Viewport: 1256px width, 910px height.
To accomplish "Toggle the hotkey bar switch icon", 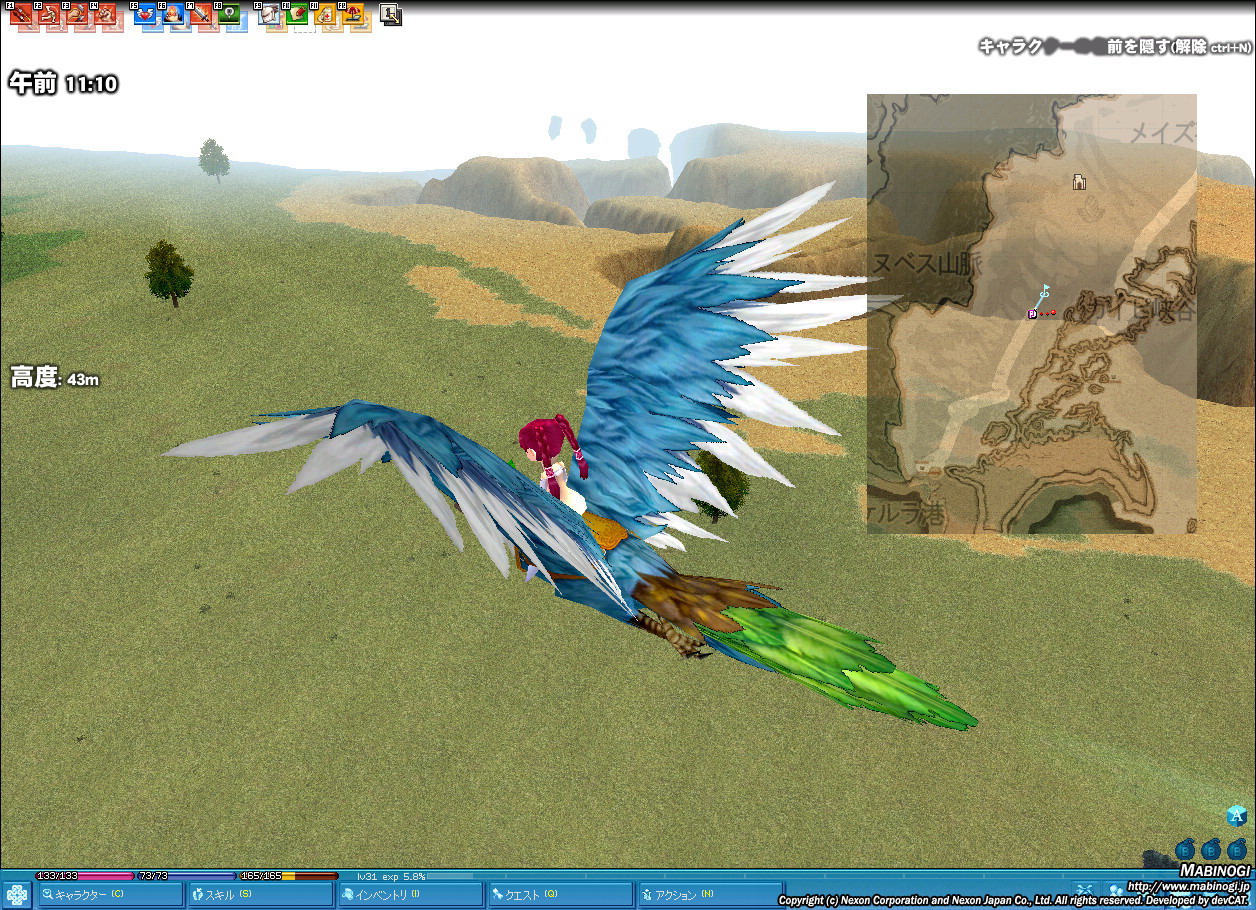I will coord(391,15).
